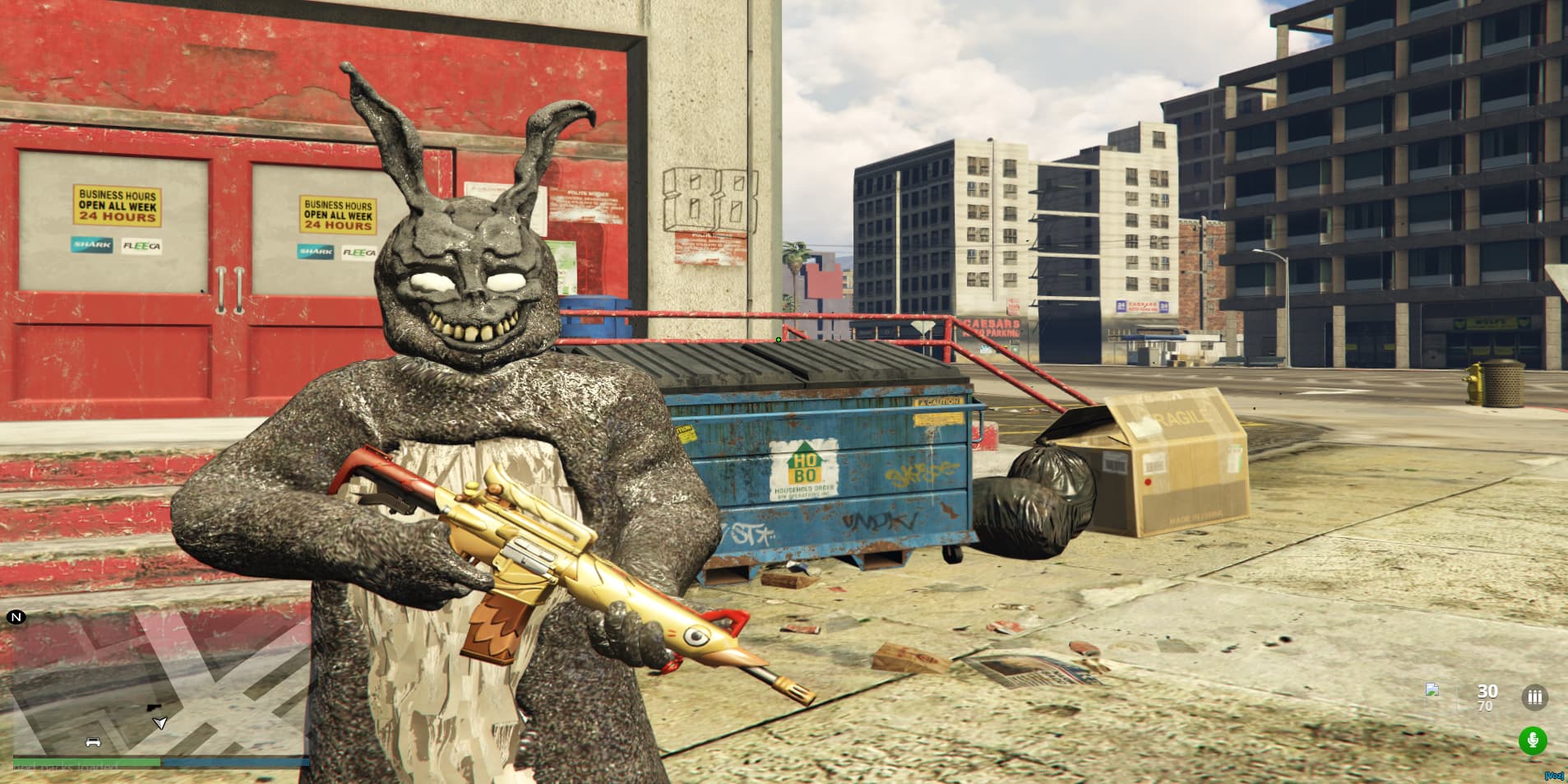Click the broken weapon image icon
Viewport: 1568px width, 784px height.
1432,690
